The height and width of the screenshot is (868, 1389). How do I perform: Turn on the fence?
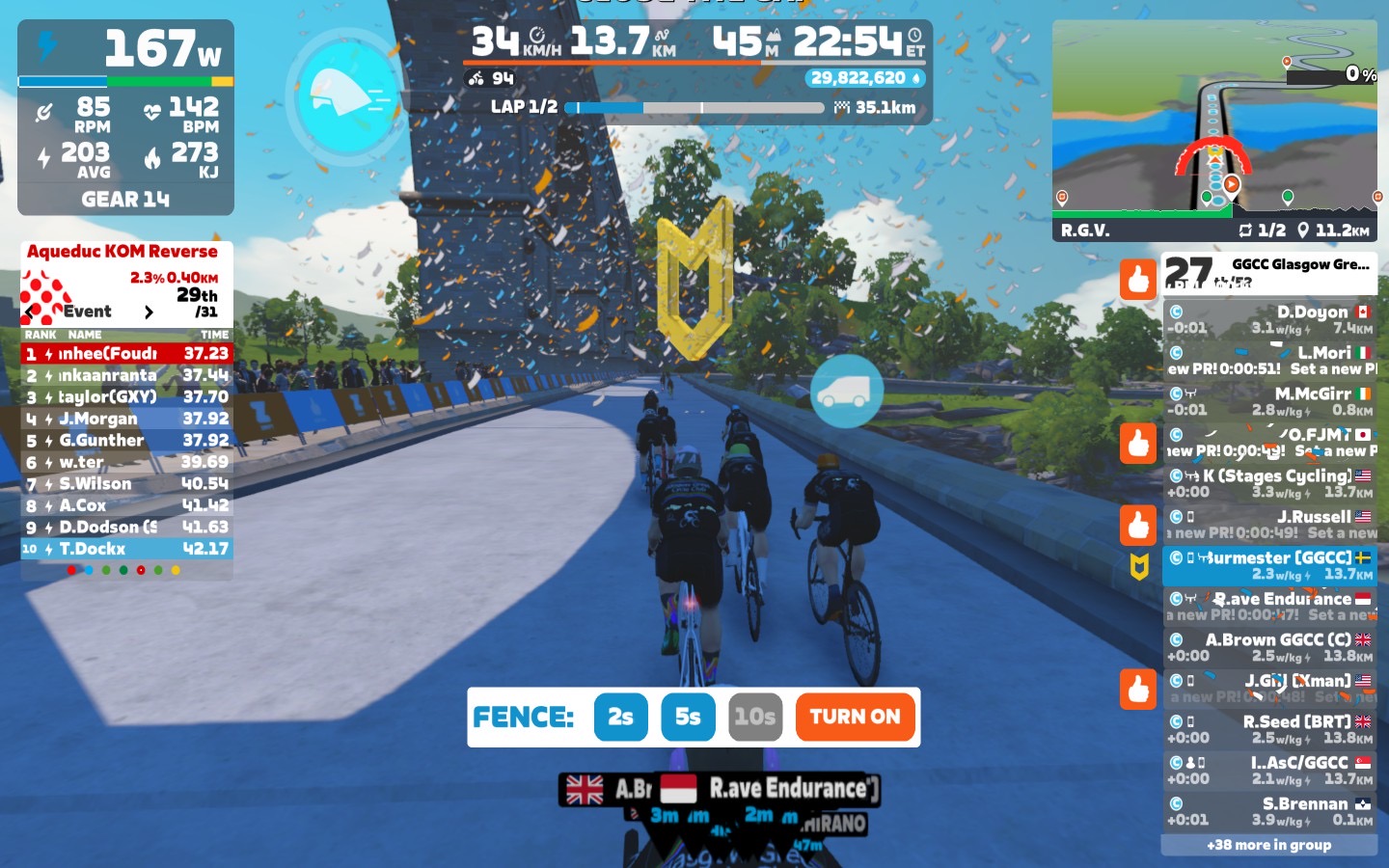[855, 718]
